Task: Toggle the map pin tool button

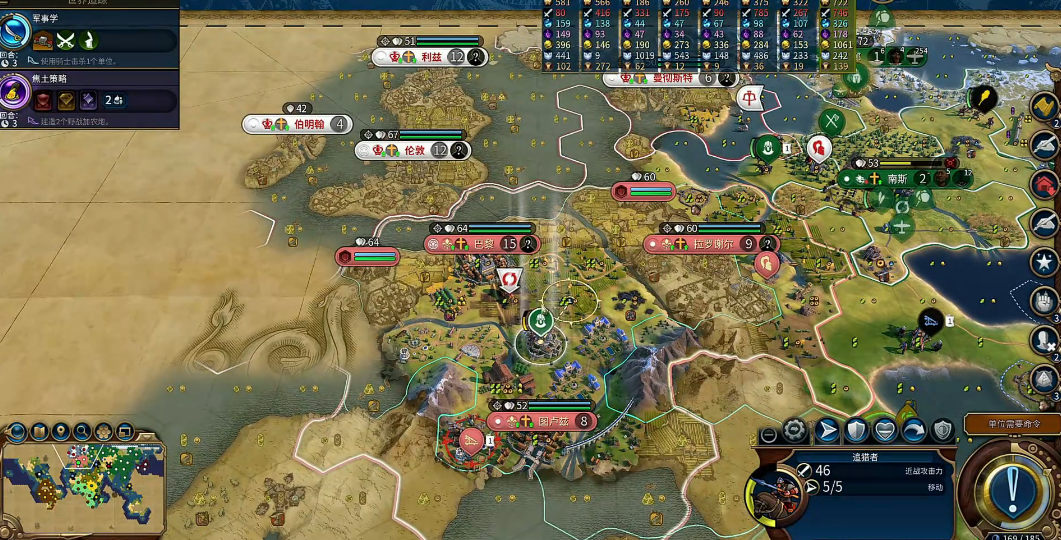Action: click(x=61, y=432)
